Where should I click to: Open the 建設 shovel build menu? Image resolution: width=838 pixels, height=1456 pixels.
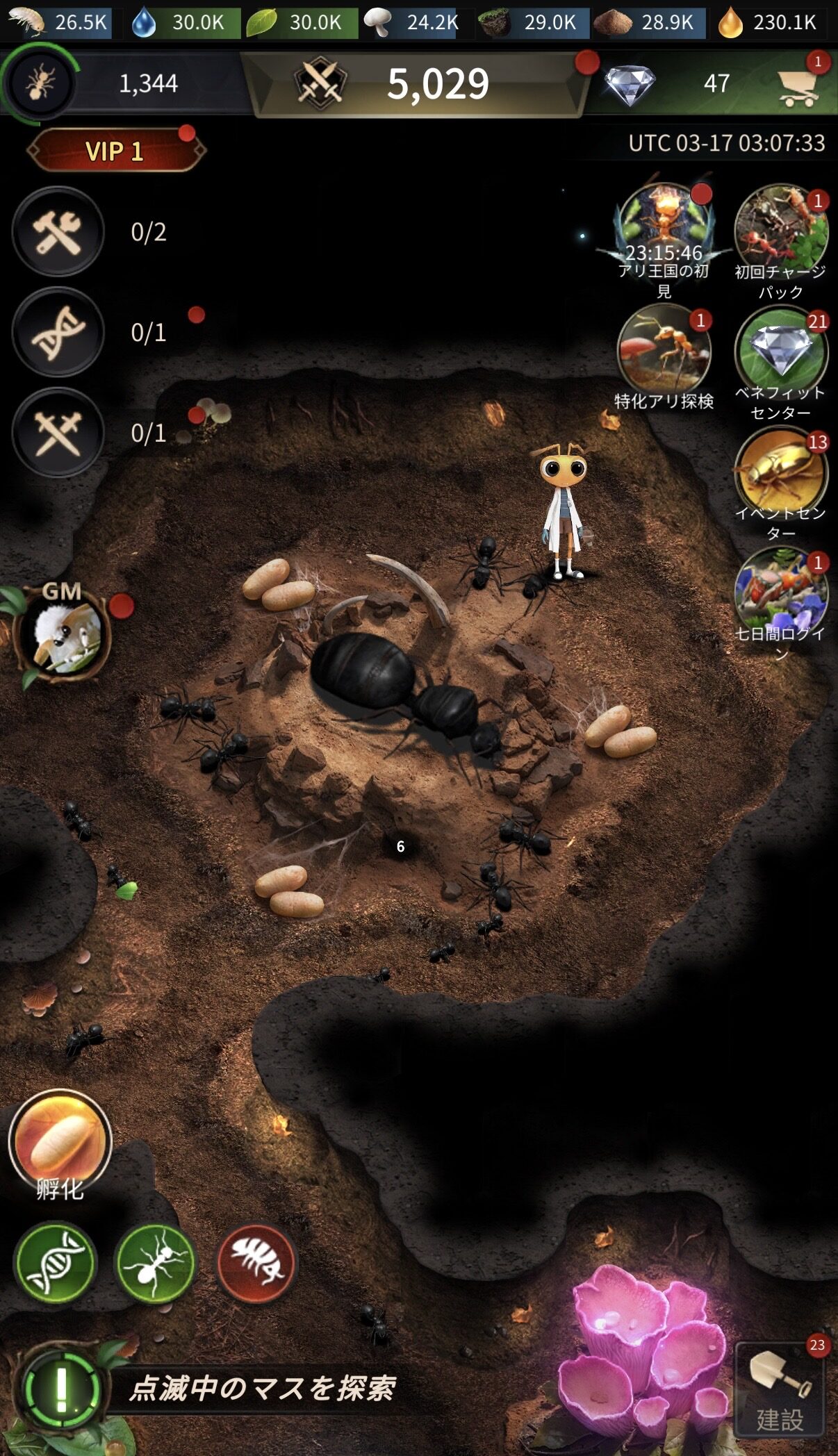point(780,1391)
